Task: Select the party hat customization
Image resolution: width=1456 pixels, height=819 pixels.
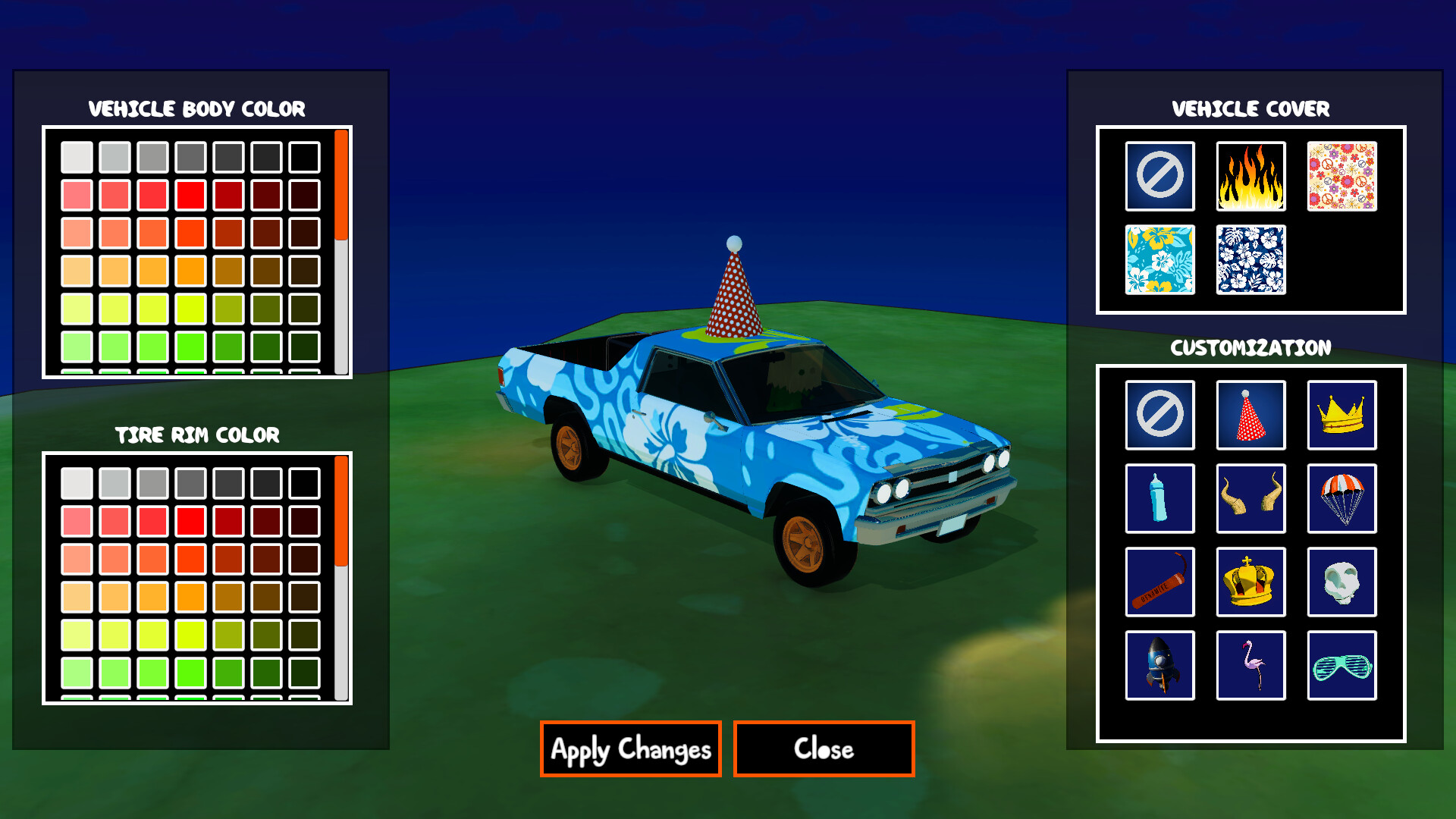Action: [1250, 414]
